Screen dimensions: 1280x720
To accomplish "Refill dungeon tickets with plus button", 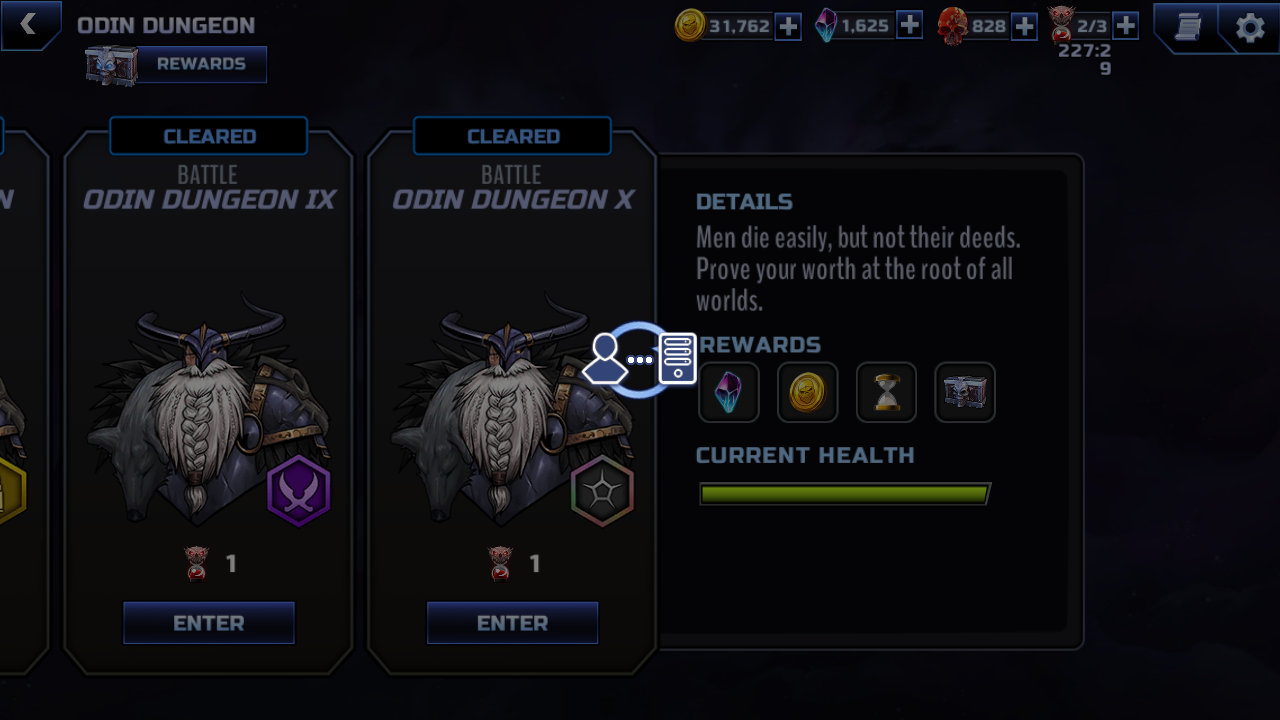I will tap(1125, 26).
